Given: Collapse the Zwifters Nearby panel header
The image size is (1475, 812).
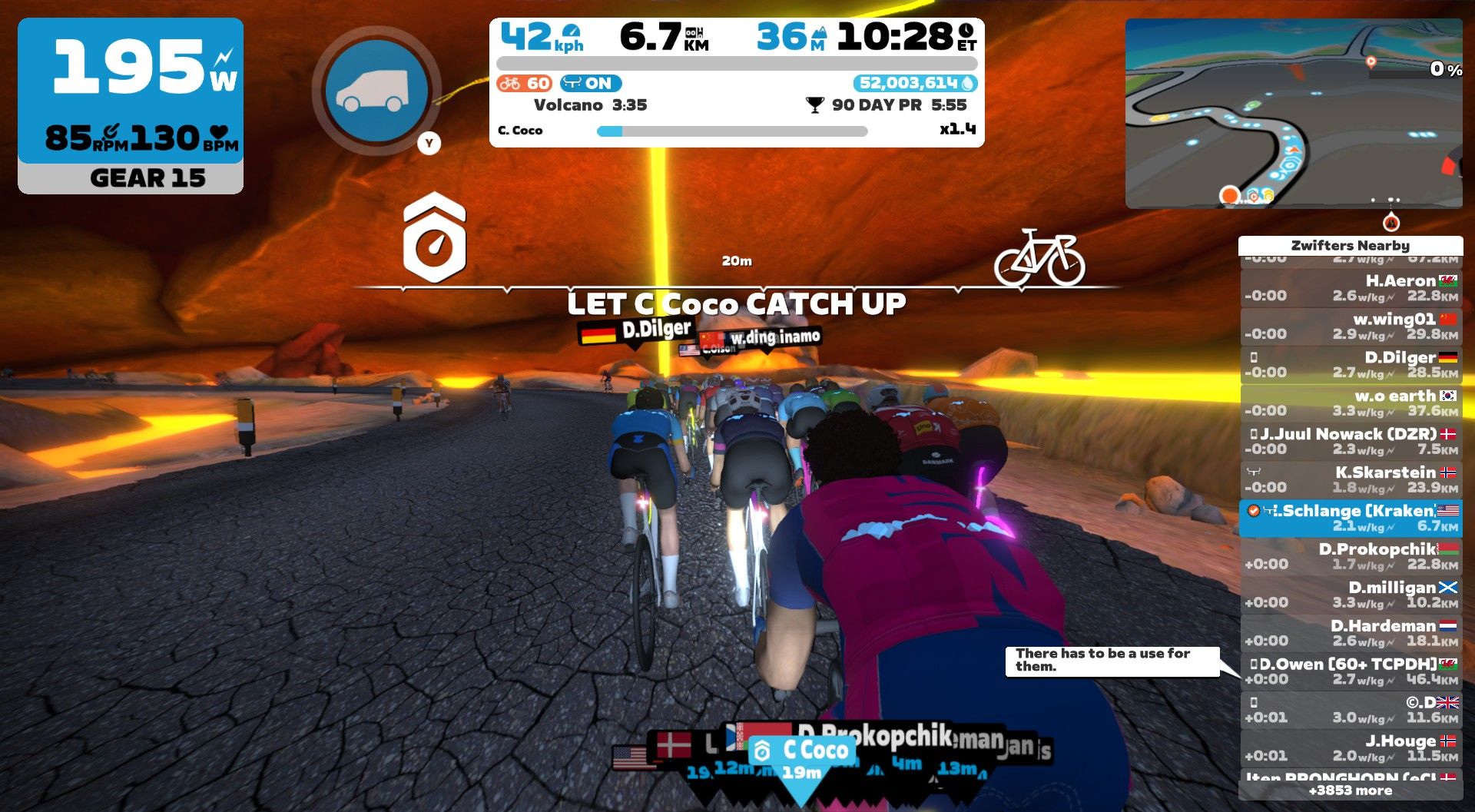Looking at the screenshot, I should pos(1349,247).
